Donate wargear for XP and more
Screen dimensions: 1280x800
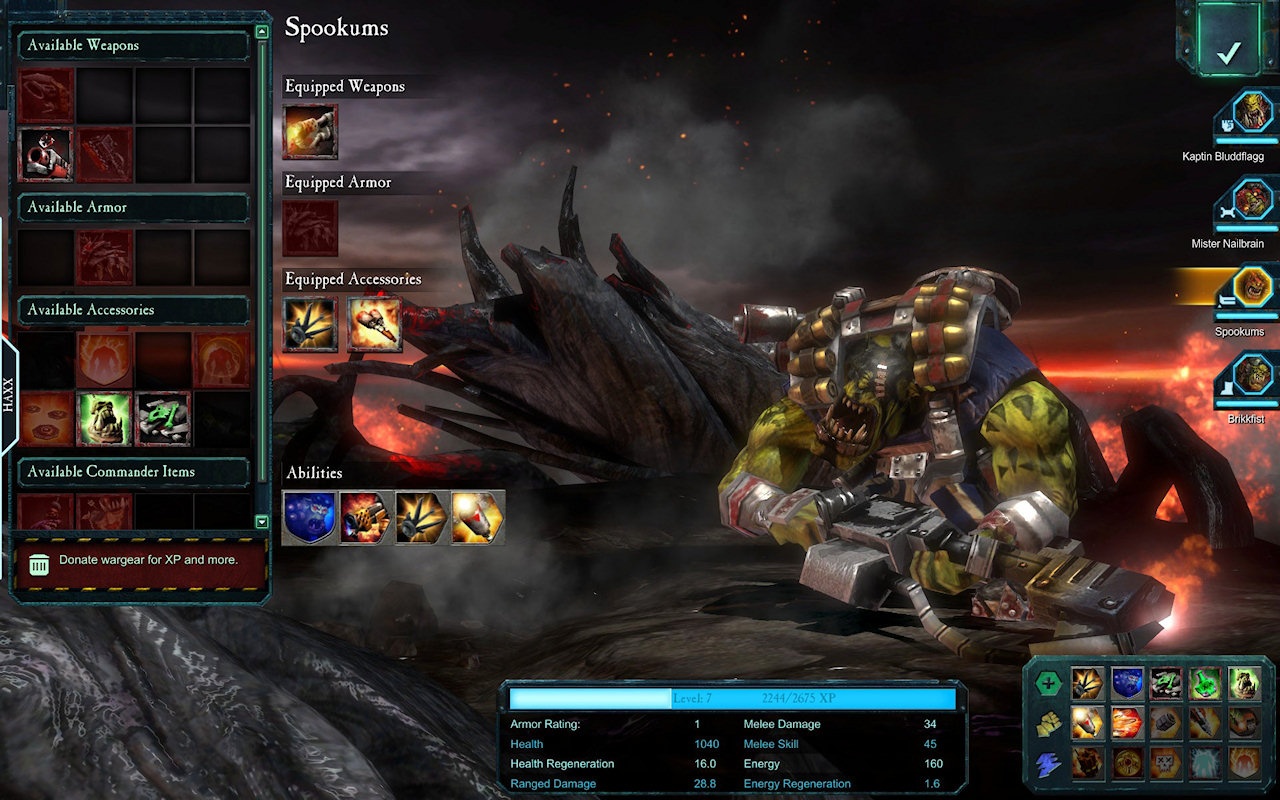140,562
